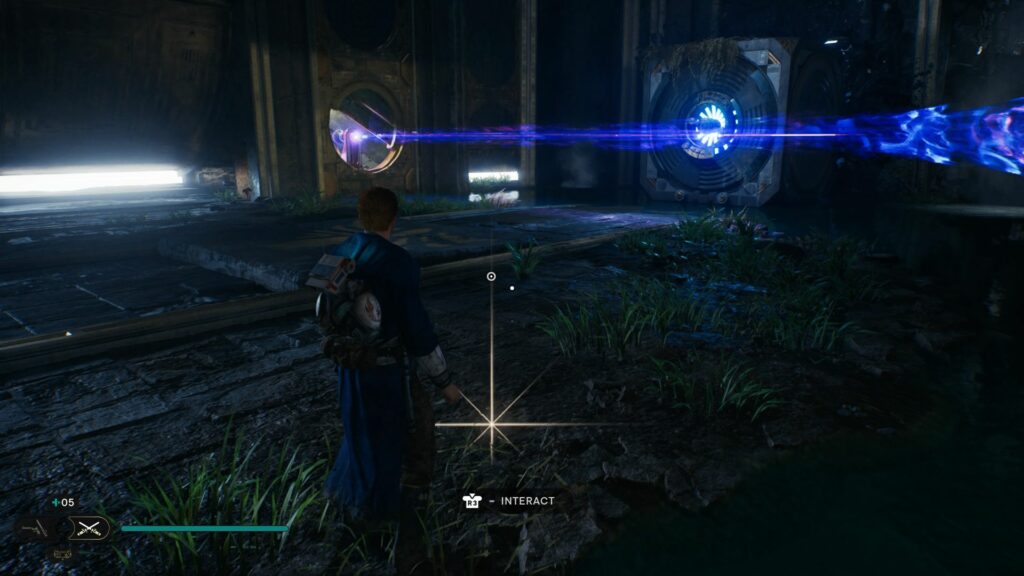Switch to the blaster stance icon
The width and height of the screenshot is (1024, 576).
click(34, 528)
